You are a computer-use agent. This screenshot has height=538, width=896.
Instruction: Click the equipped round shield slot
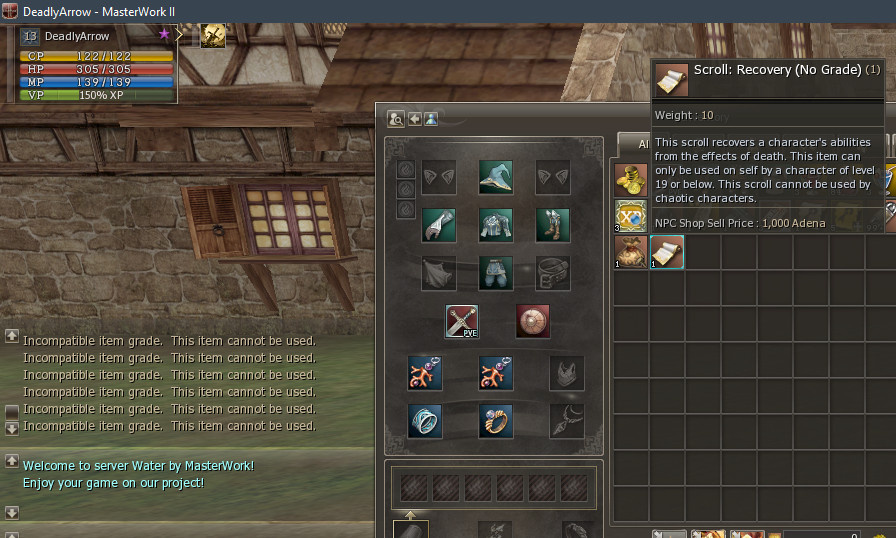click(x=533, y=322)
